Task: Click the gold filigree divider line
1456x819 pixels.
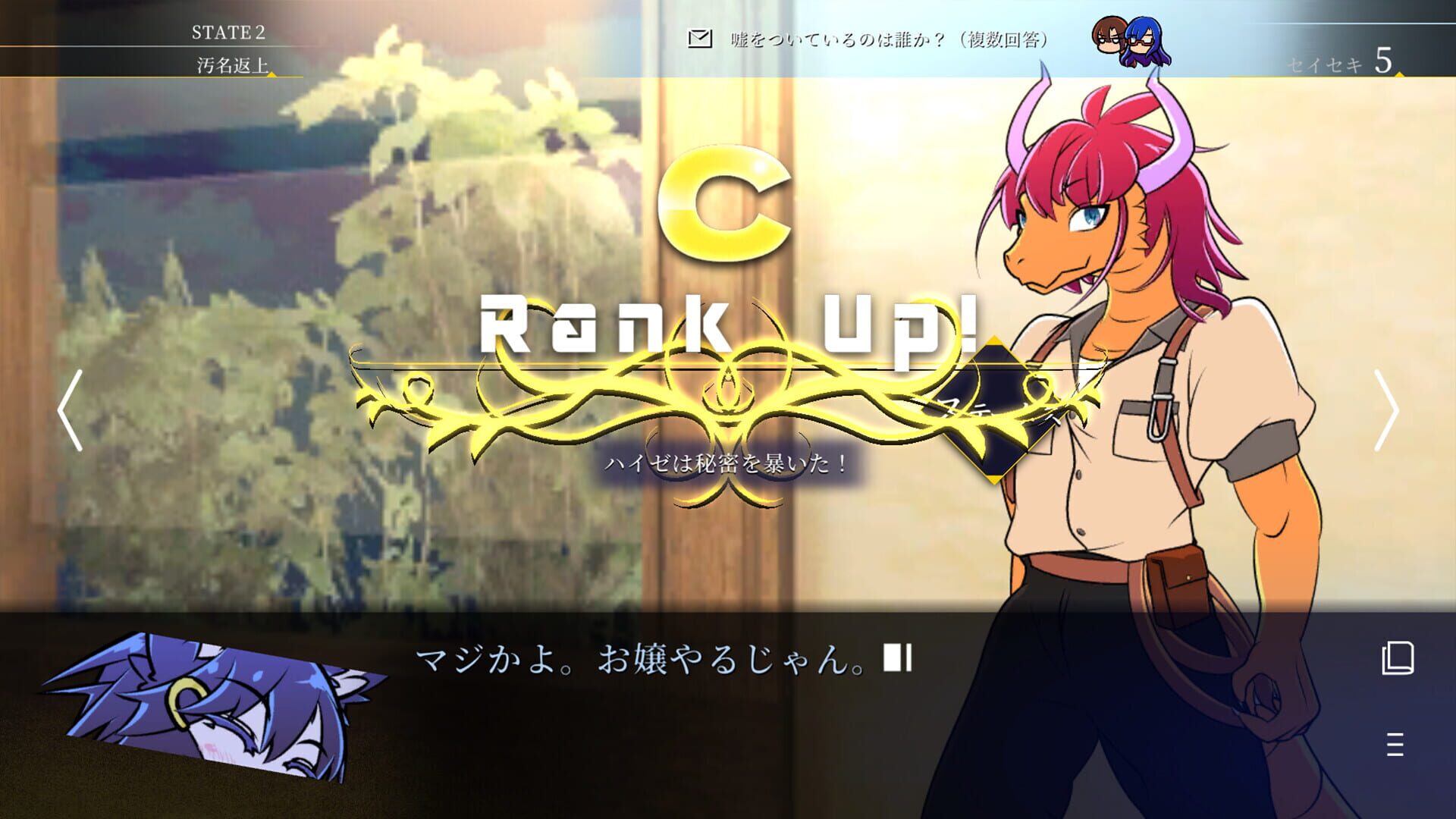Action: (x=728, y=368)
